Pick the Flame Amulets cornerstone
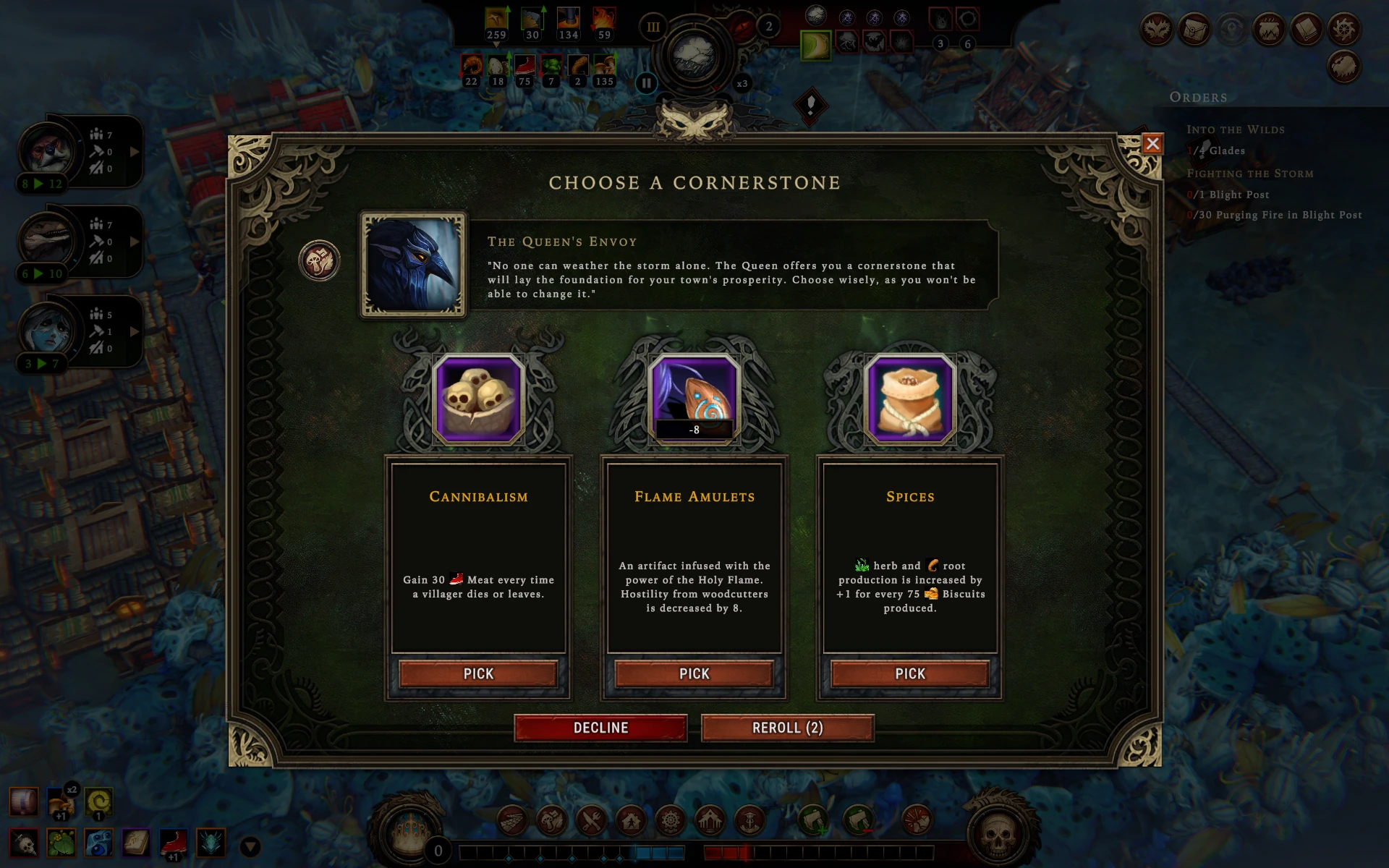 694,673
